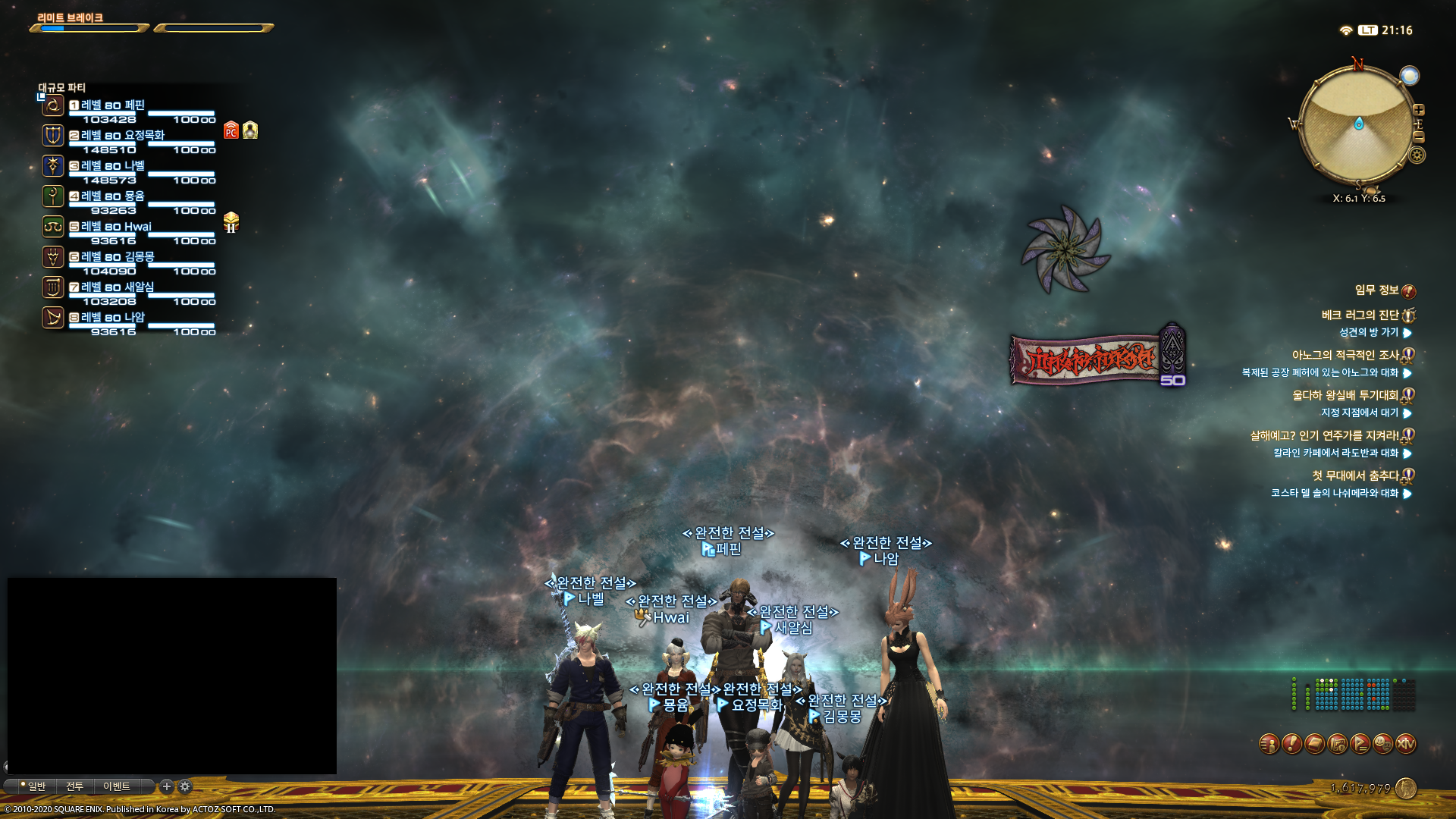
Task: Select party member 나암 in party list
Action: (112, 318)
